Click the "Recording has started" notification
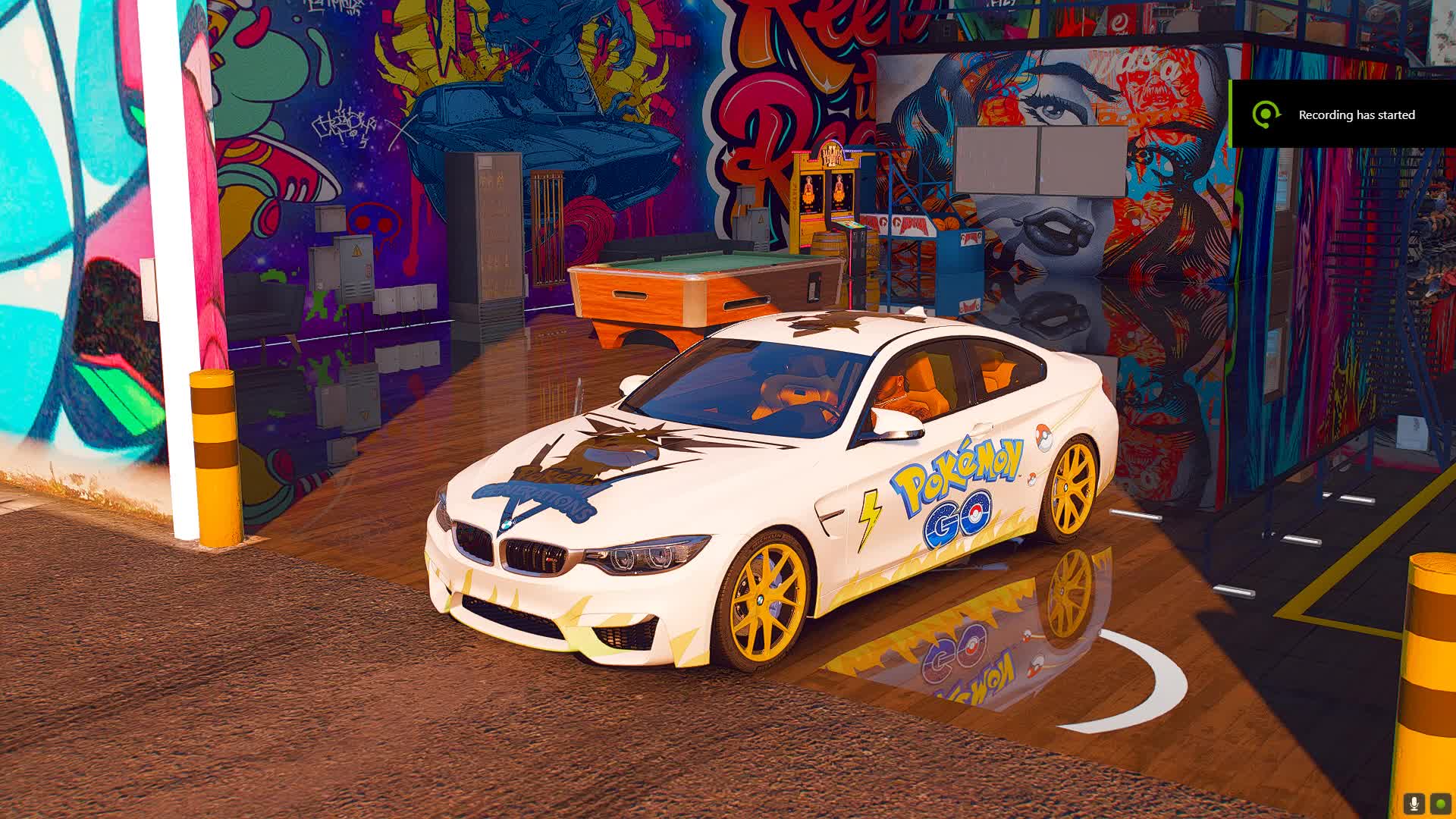Image resolution: width=1456 pixels, height=819 pixels. [x=1342, y=115]
